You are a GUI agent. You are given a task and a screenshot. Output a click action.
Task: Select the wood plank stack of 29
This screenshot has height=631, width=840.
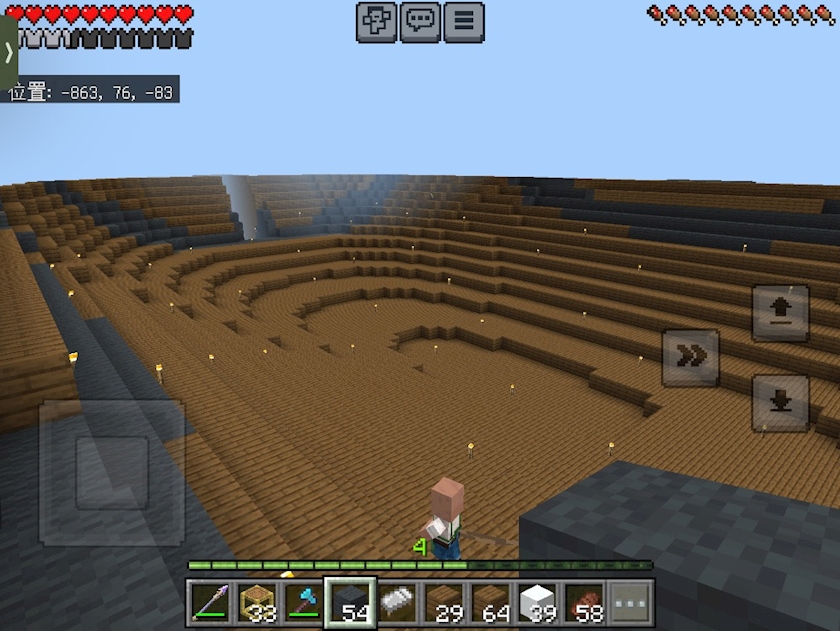point(444,603)
